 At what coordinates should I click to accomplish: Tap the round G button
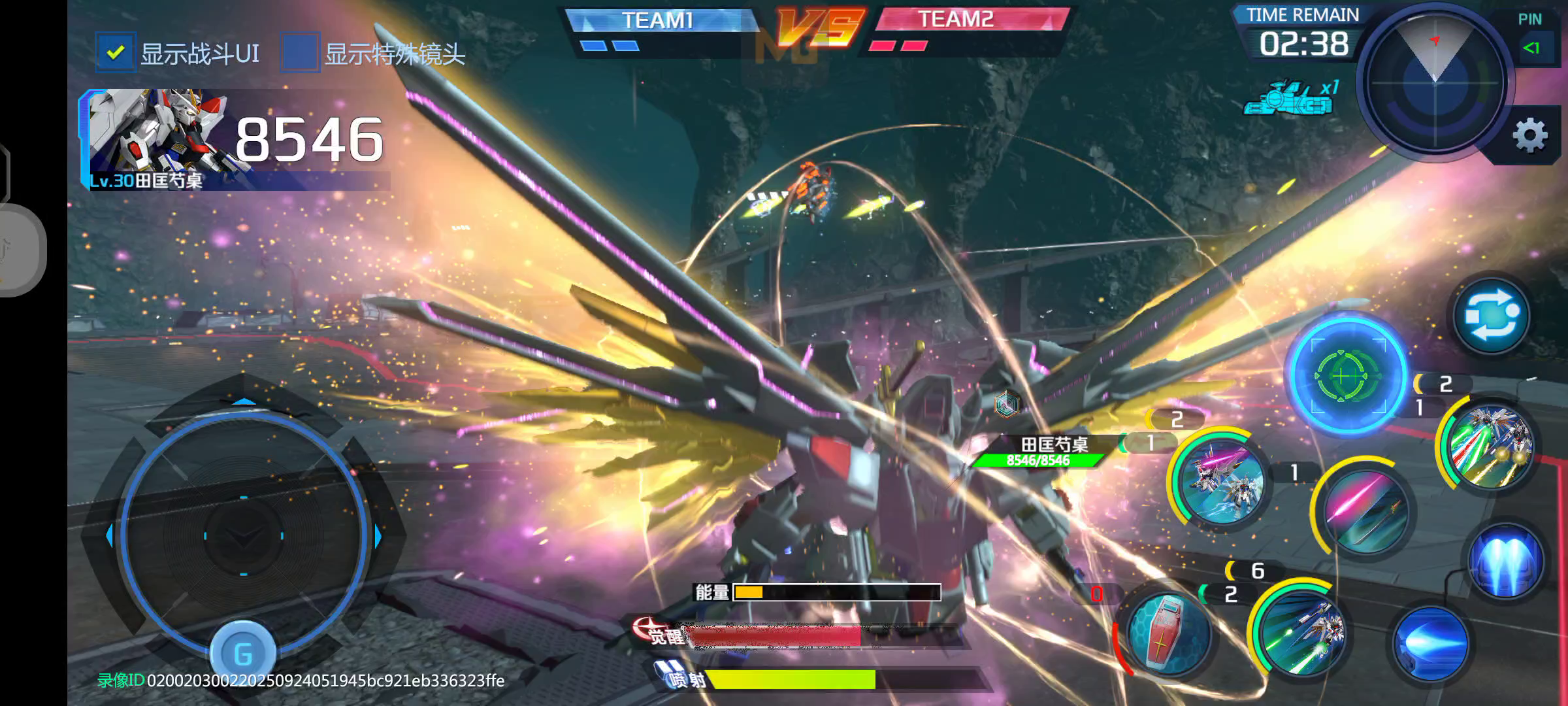coord(242,653)
